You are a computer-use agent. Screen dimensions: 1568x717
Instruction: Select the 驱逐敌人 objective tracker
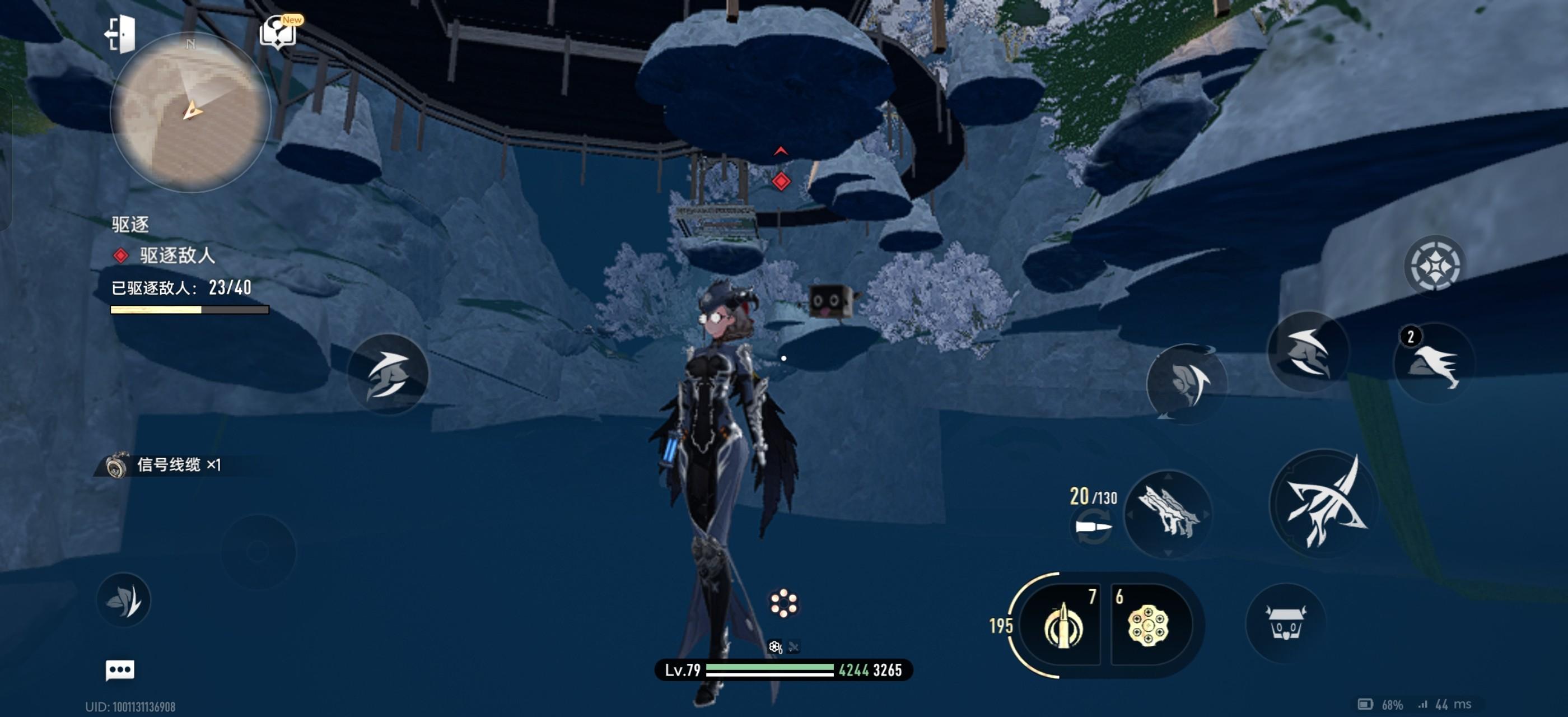coord(176,255)
